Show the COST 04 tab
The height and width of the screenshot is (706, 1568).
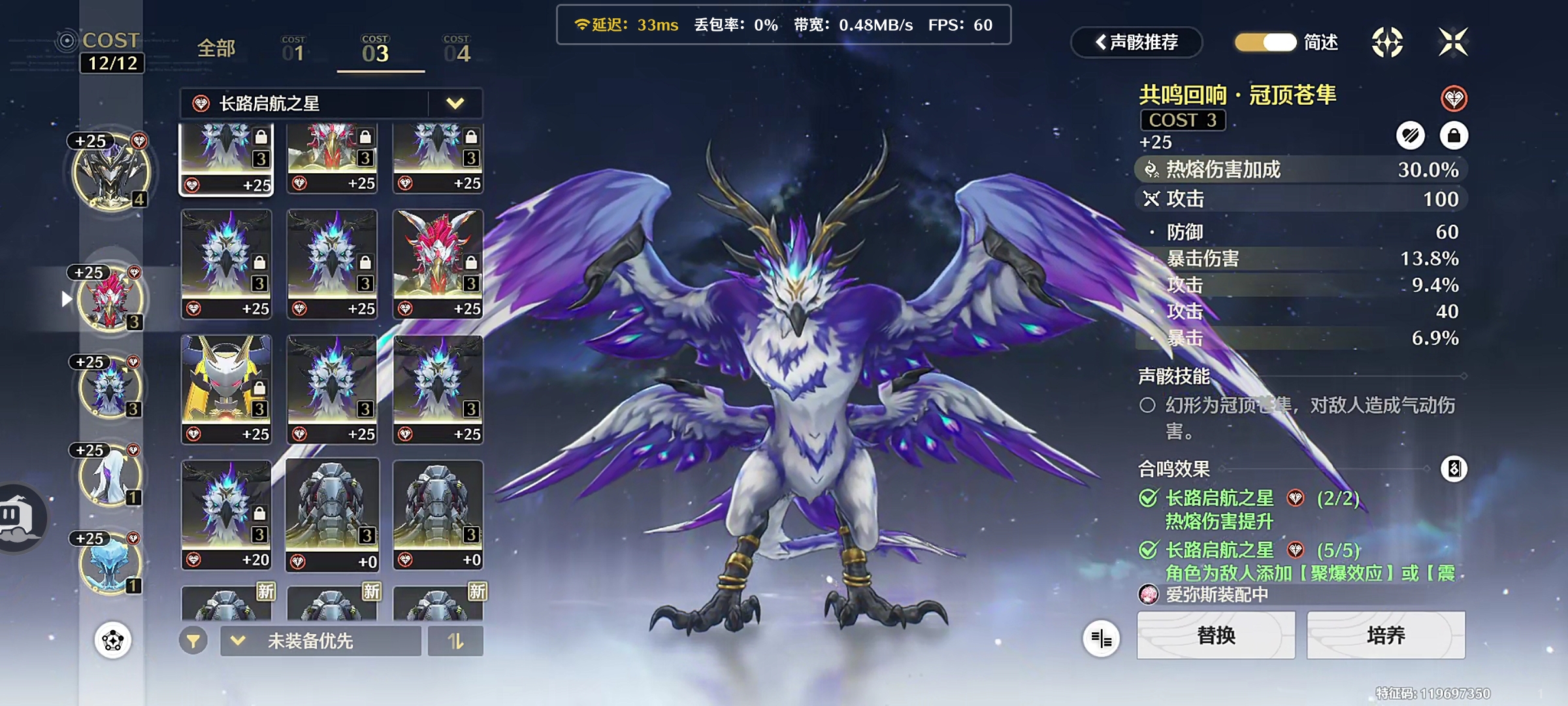tap(457, 50)
